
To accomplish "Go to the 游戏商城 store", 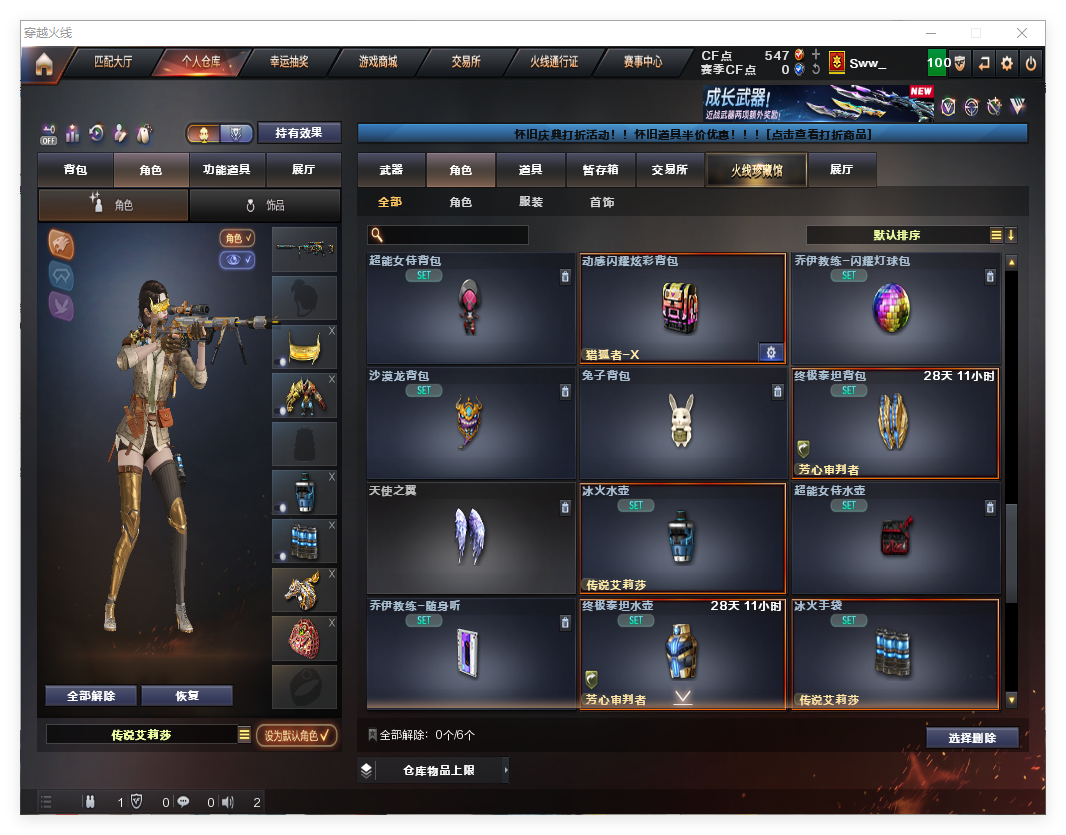I will coord(378,62).
